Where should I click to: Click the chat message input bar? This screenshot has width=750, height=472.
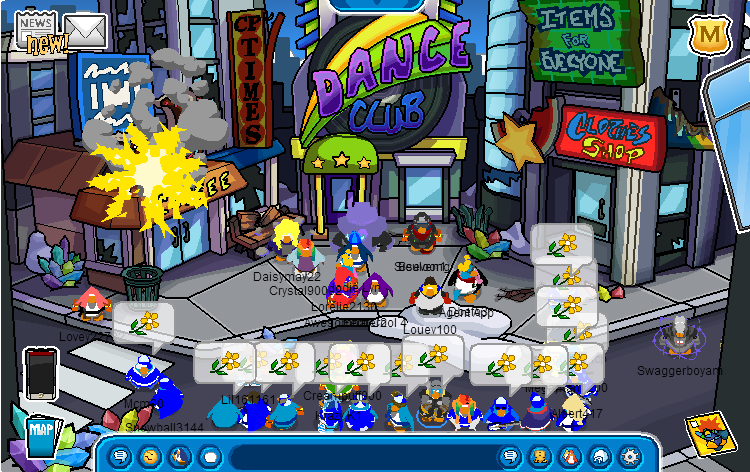[360, 457]
